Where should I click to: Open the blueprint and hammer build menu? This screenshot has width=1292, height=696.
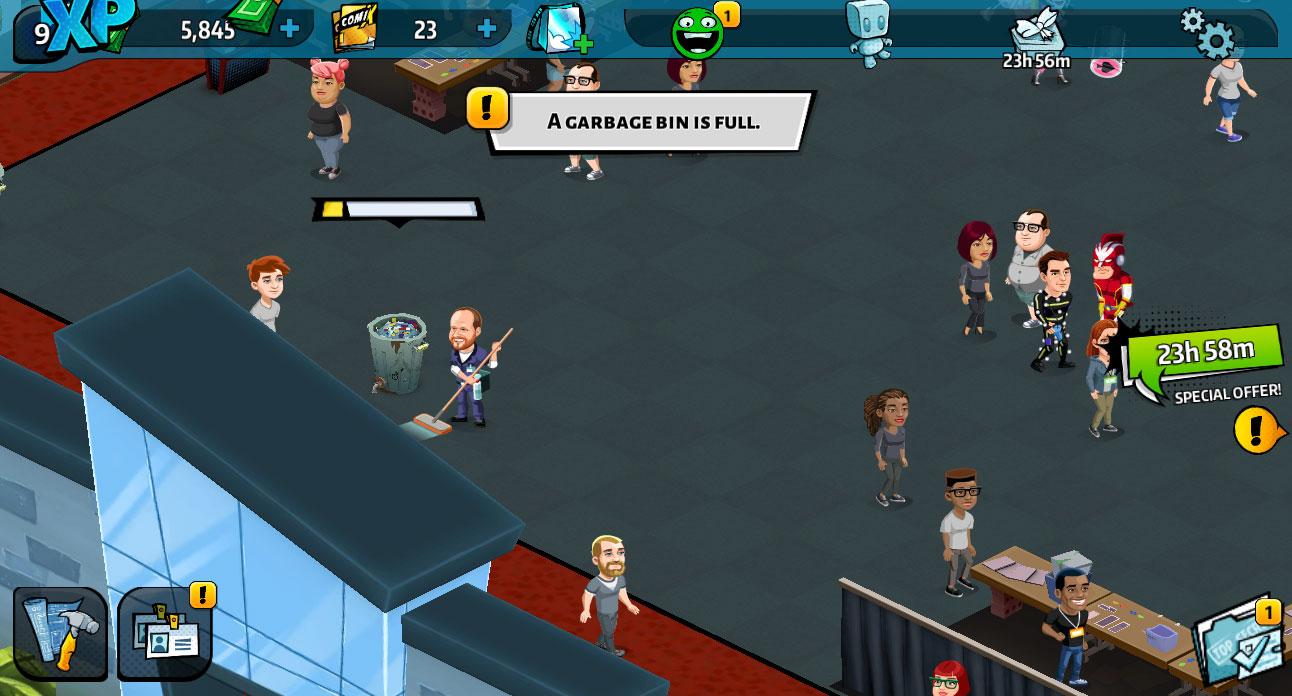point(60,634)
